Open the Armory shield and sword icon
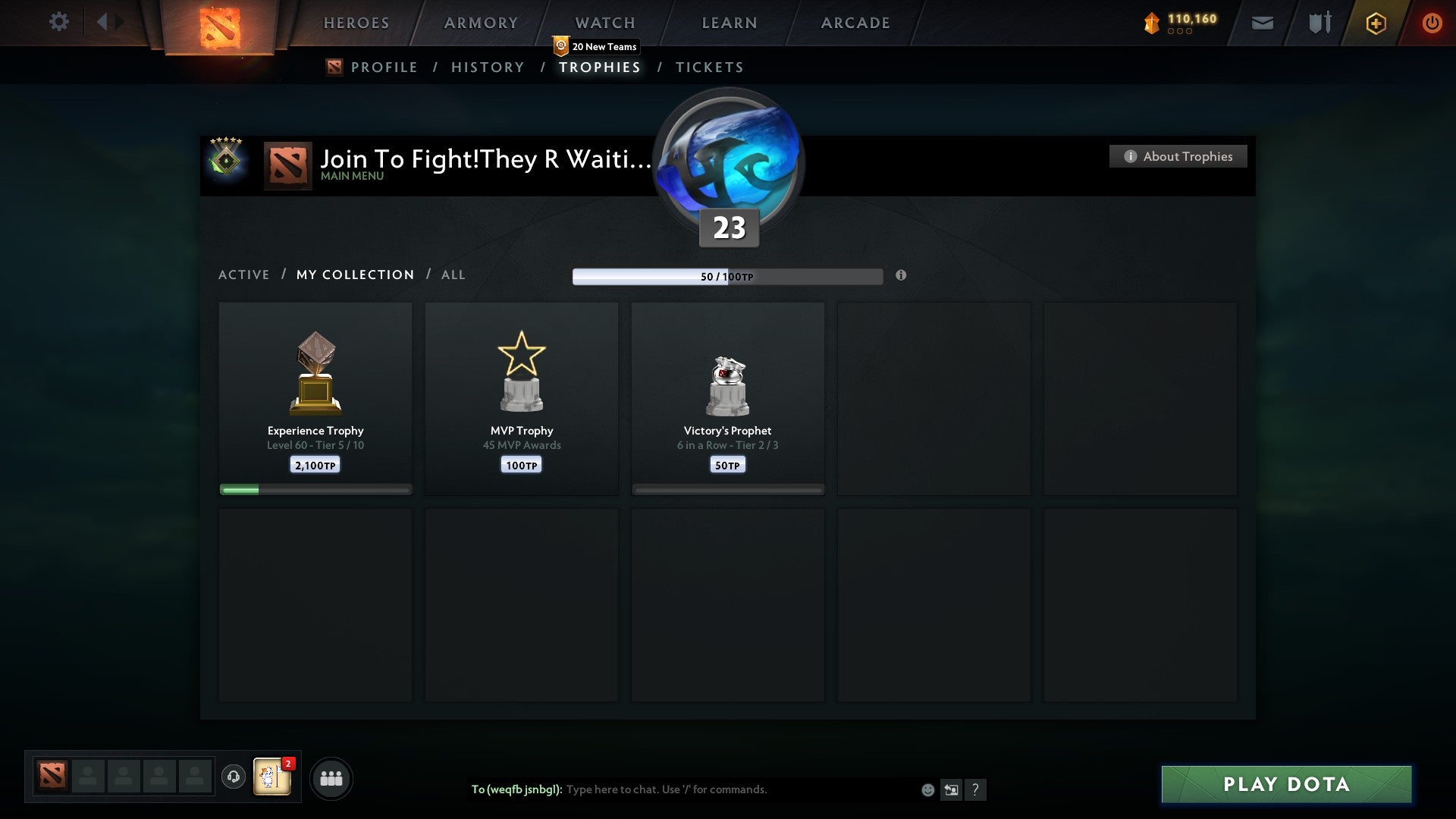Viewport: 1456px width, 819px height. click(1319, 23)
